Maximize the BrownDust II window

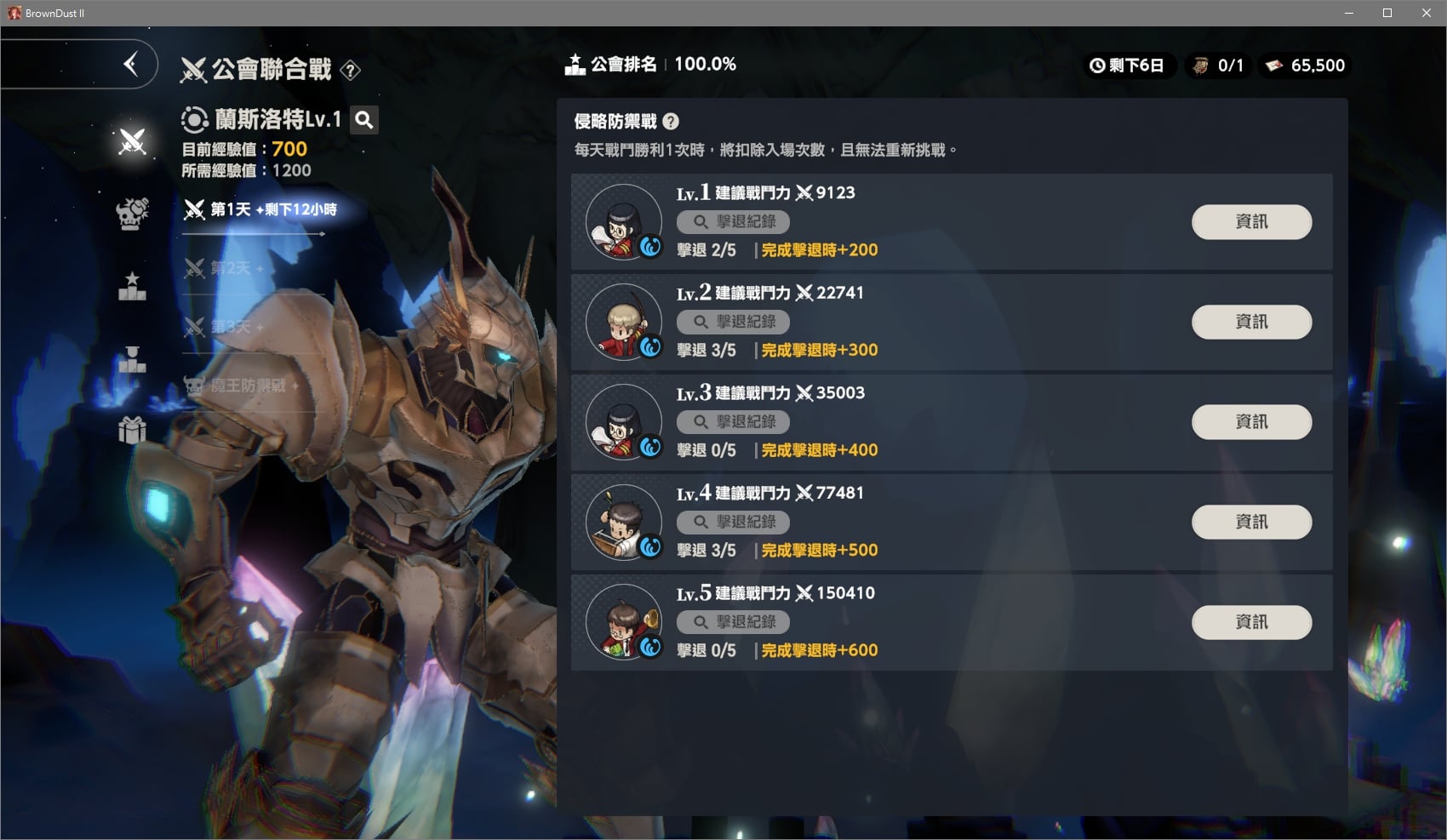[x=1387, y=13]
